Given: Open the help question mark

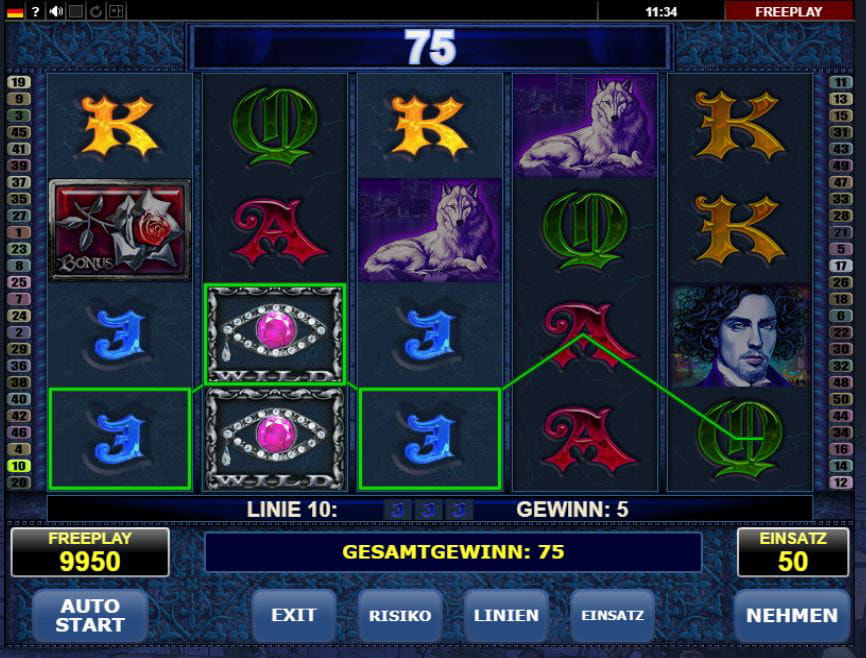Looking at the screenshot, I should point(35,11).
